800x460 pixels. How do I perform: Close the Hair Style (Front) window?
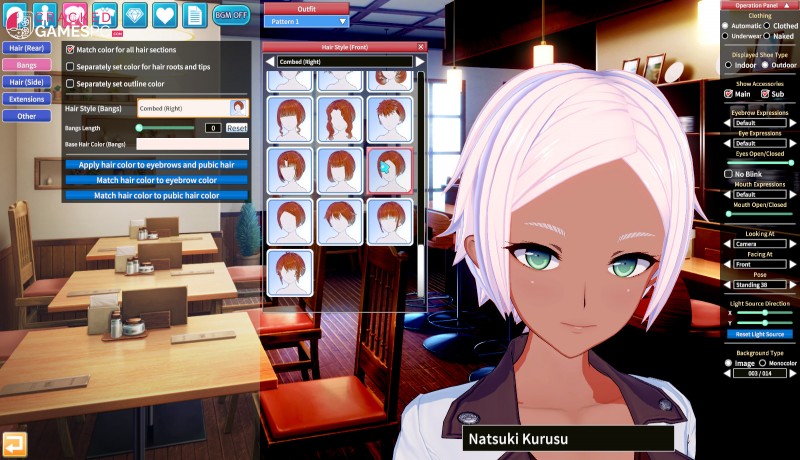click(x=421, y=46)
